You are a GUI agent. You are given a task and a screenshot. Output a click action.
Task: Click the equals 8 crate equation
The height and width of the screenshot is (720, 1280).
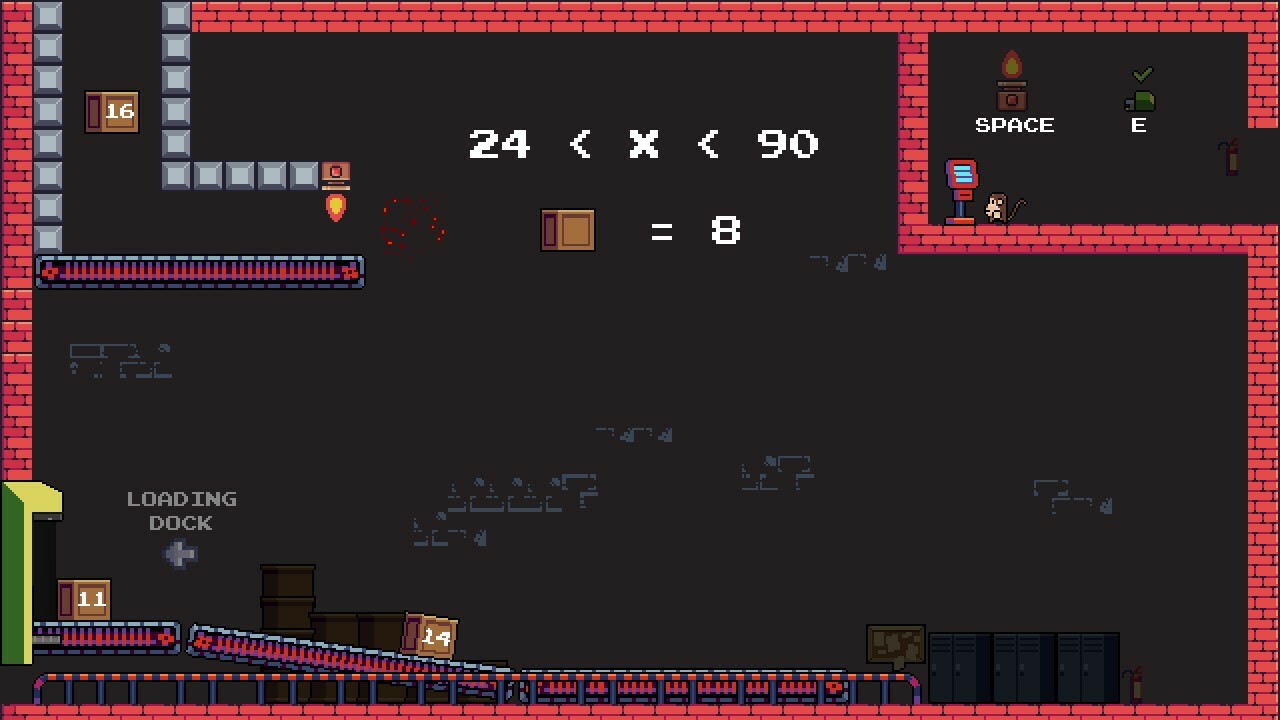pos(645,229)
